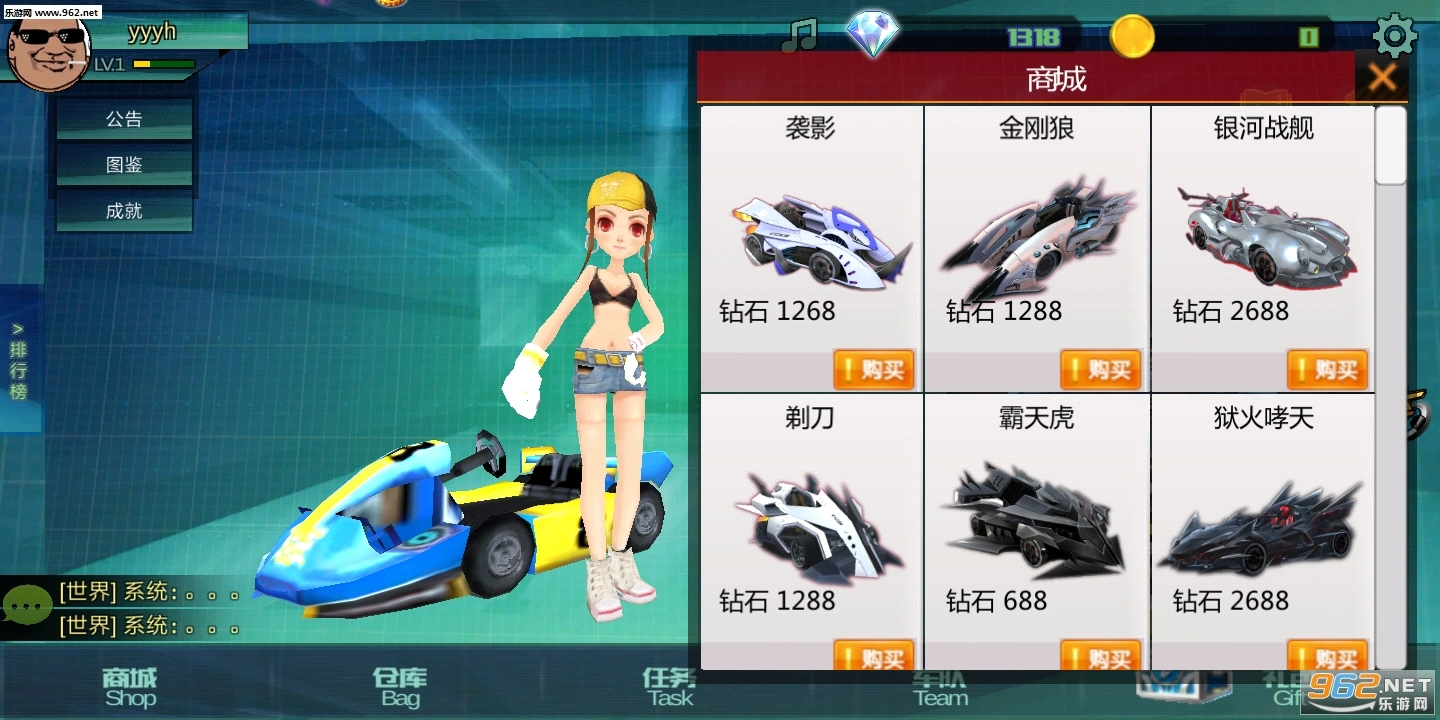Purchase 霸天虎 for 688 diamonds
The height and width of the screenshot is (720, 1440).
pos(1100,657)
